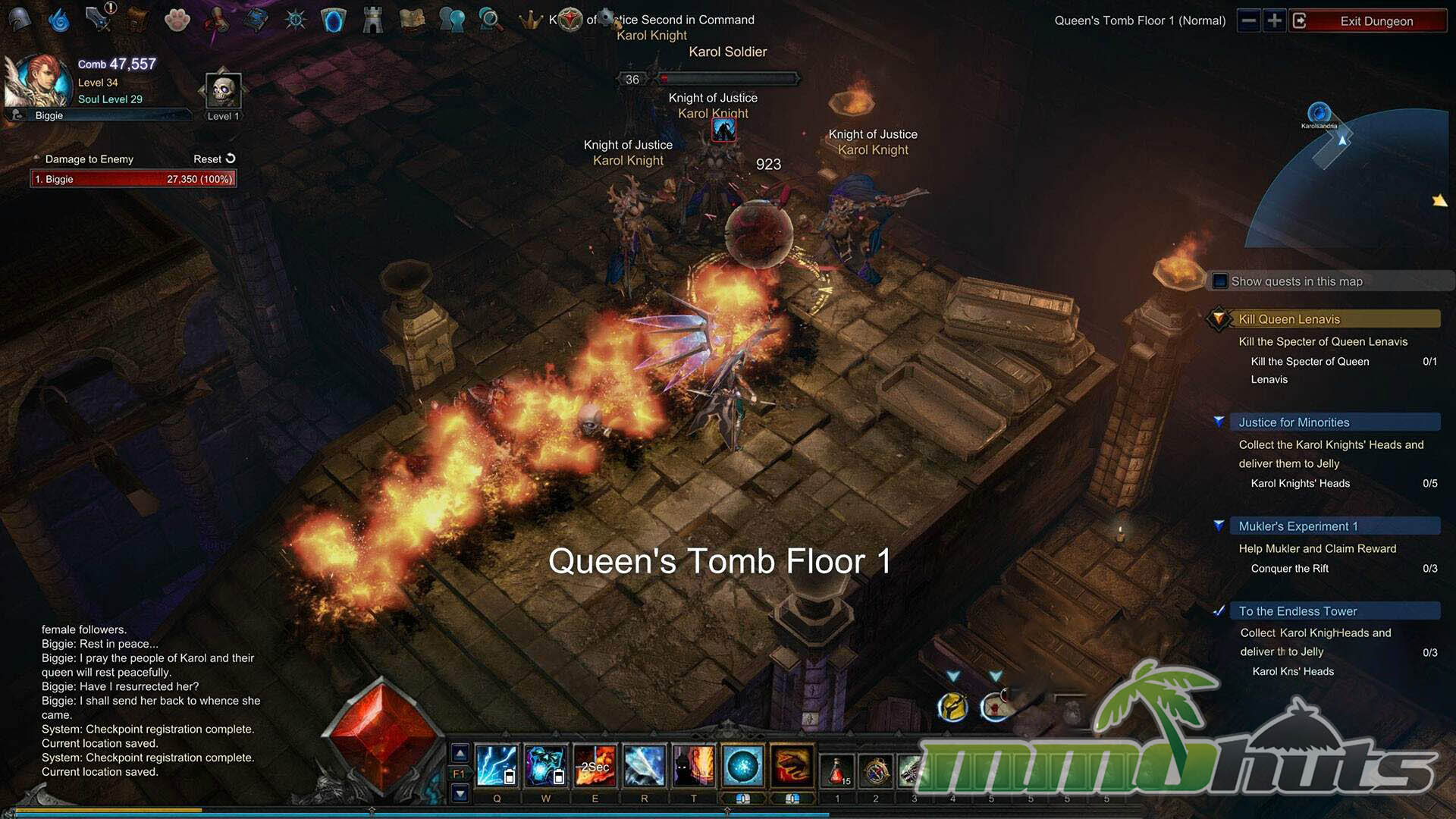Open the Justice for Minorities quest entry
The width and height of the screenshot is (1456, 819).
(1294, 422)
